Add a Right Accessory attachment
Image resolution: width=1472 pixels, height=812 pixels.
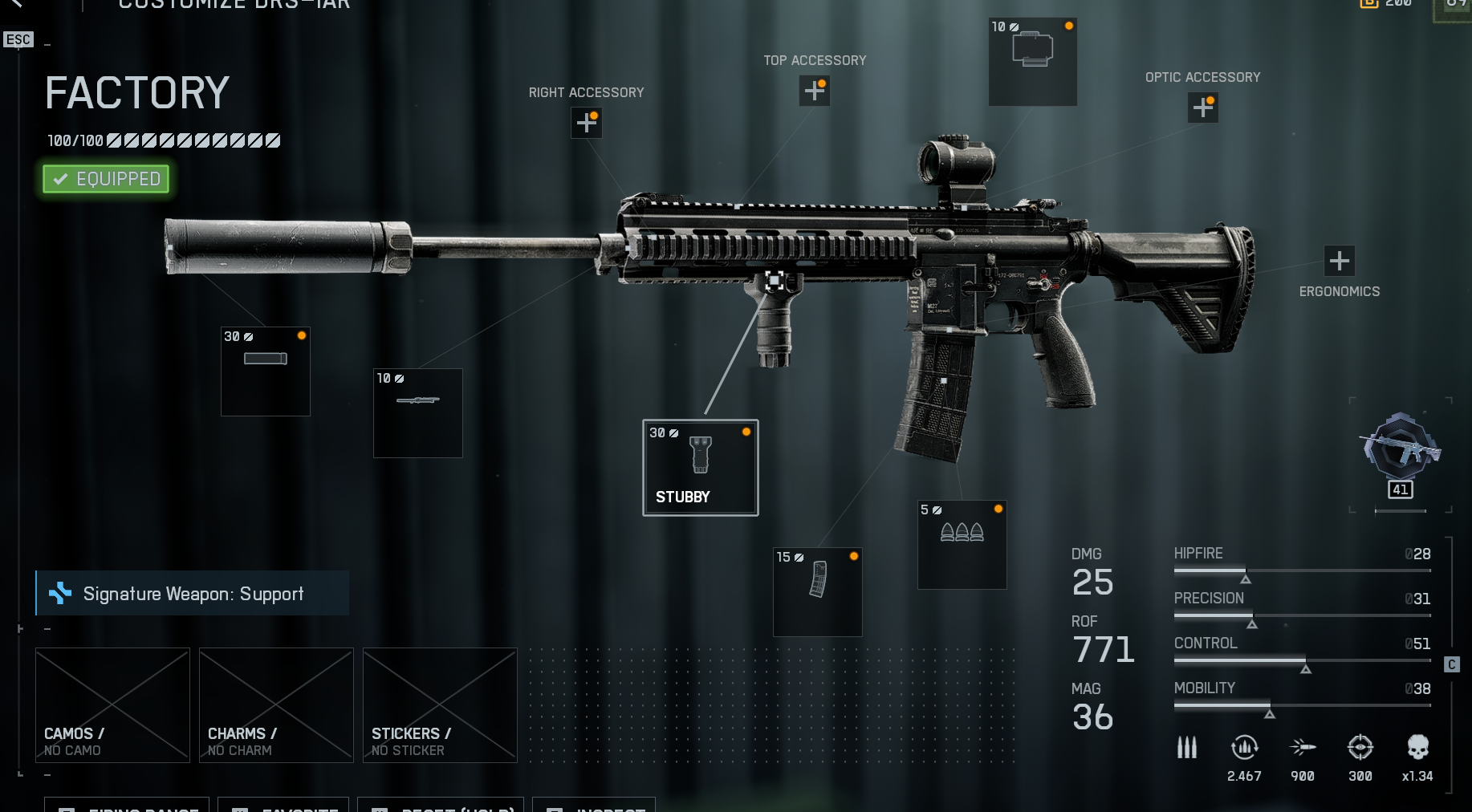coord(587,123)
